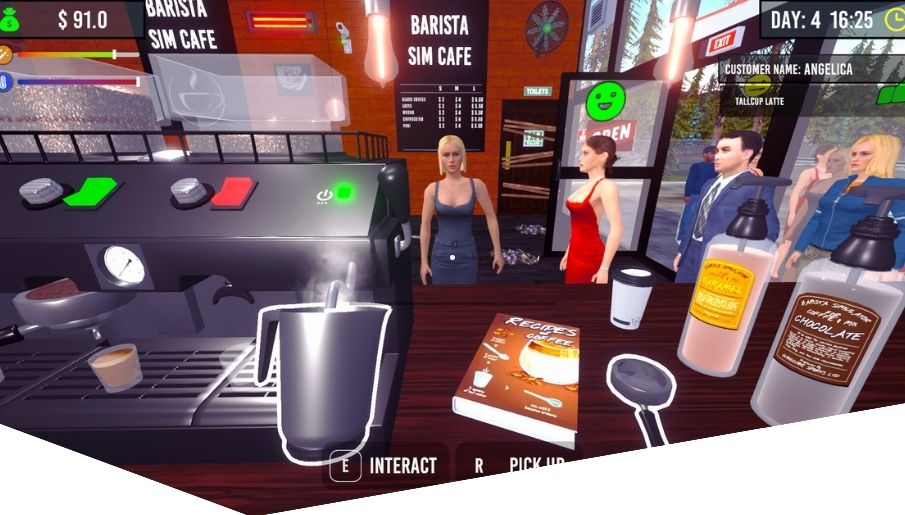This screenshot has width=905, height=515.
Task: Select the yellow clock icon
Action: 892,18
